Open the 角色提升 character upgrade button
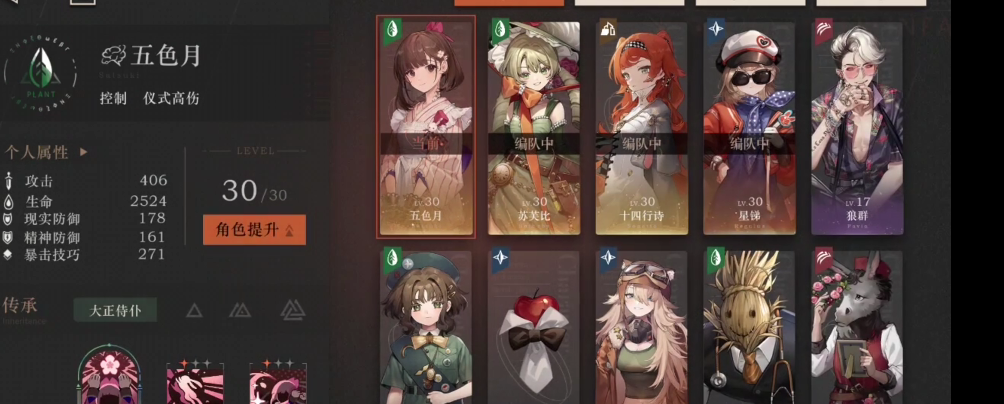 [254, 229]
